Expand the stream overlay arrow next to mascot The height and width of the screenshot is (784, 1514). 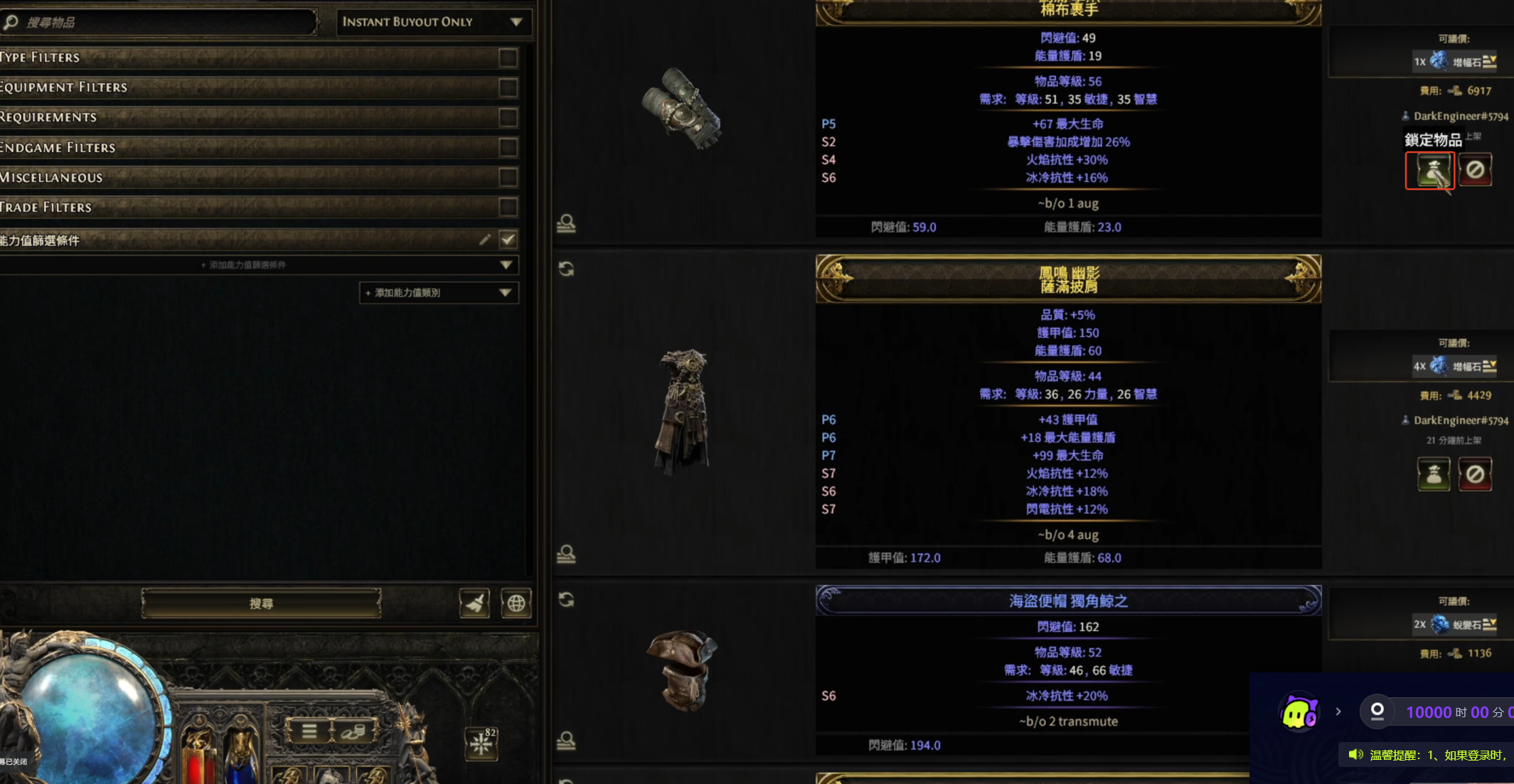pyautogui.click(x=1338, y=711)
